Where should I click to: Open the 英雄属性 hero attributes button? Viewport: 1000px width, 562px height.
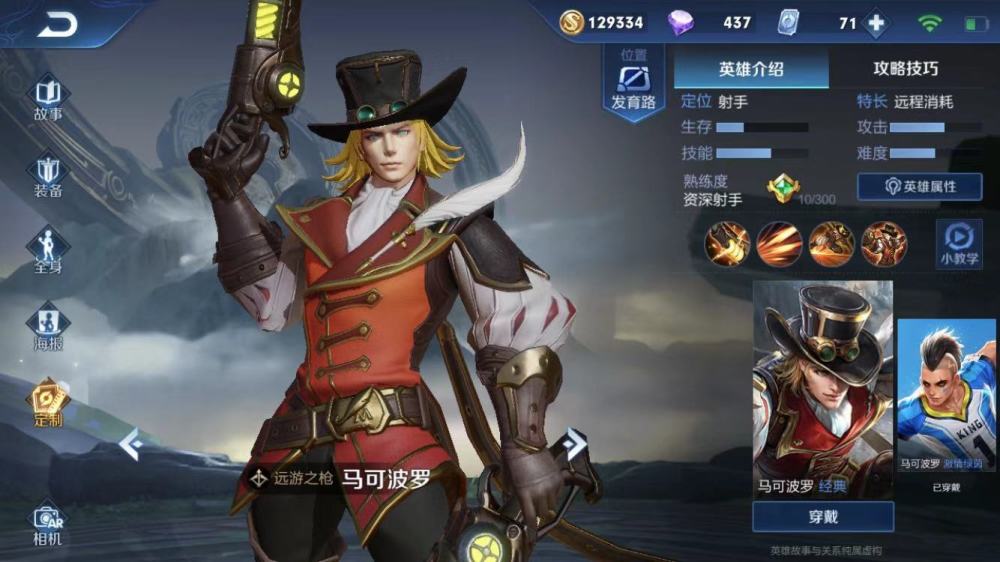[x=919, y=187]
